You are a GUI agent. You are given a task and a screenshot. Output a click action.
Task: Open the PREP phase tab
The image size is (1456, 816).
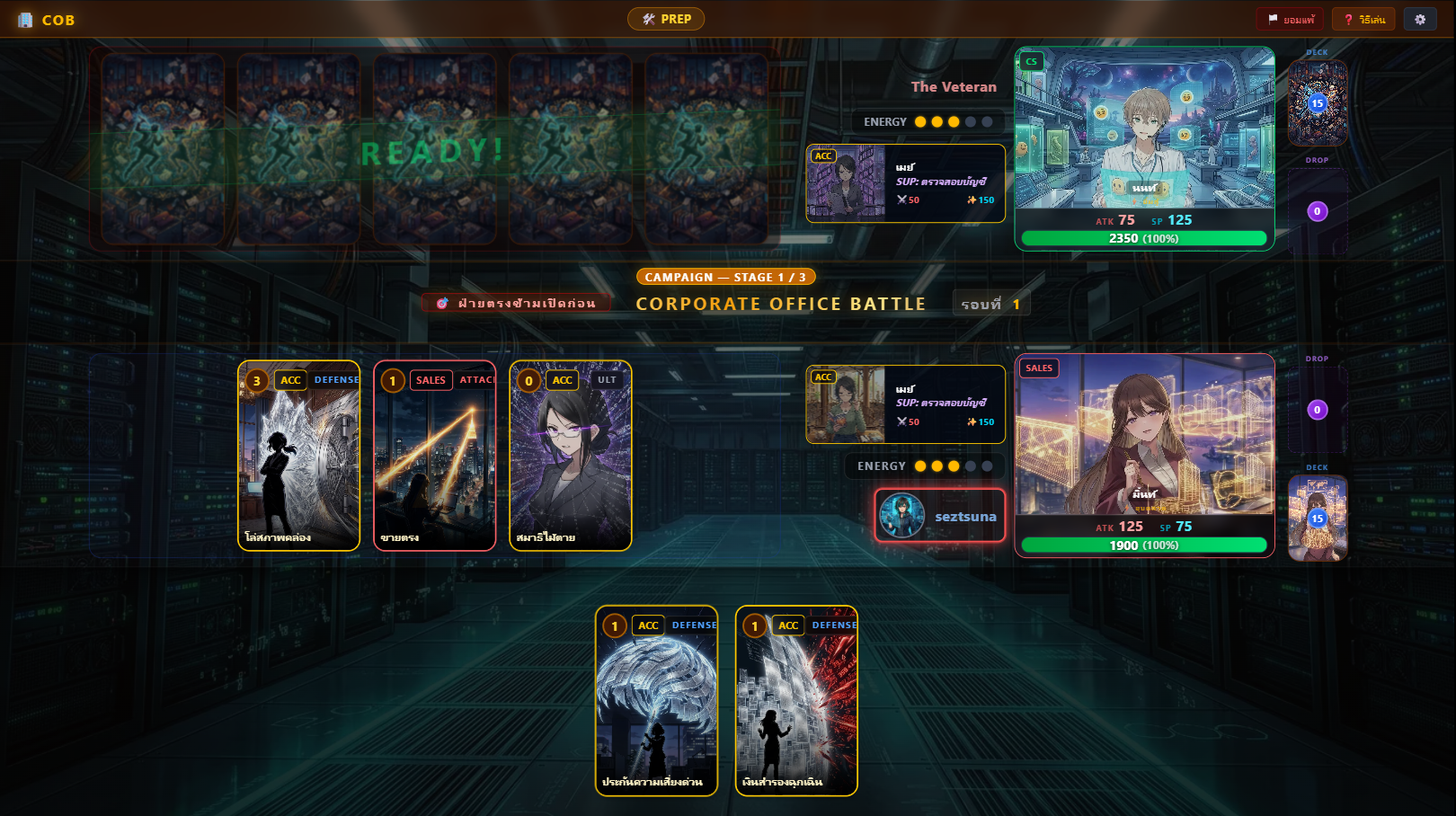pos(666,18)
